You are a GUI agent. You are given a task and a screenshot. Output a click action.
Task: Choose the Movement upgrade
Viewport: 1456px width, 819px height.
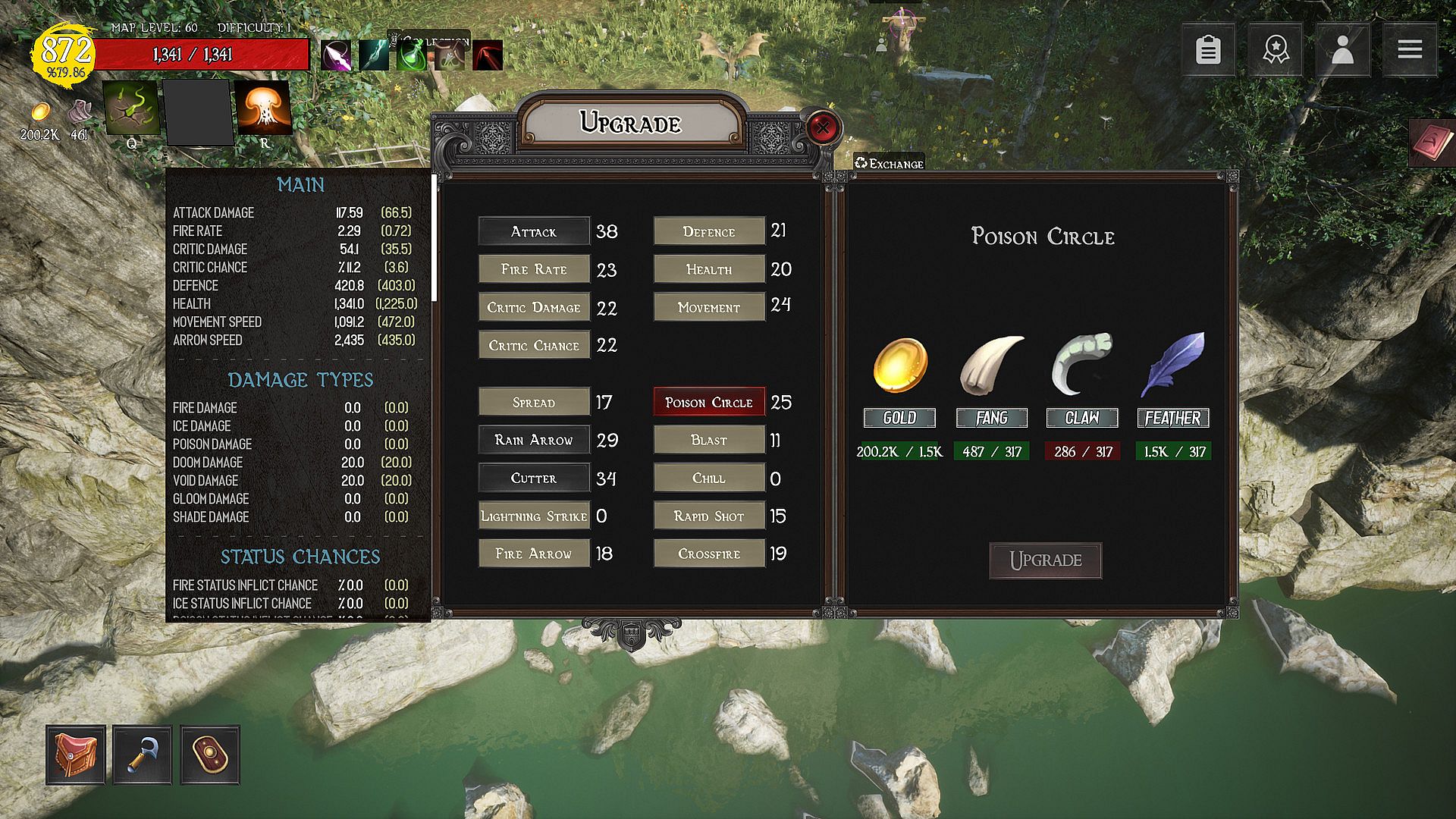tap(709, 307)
